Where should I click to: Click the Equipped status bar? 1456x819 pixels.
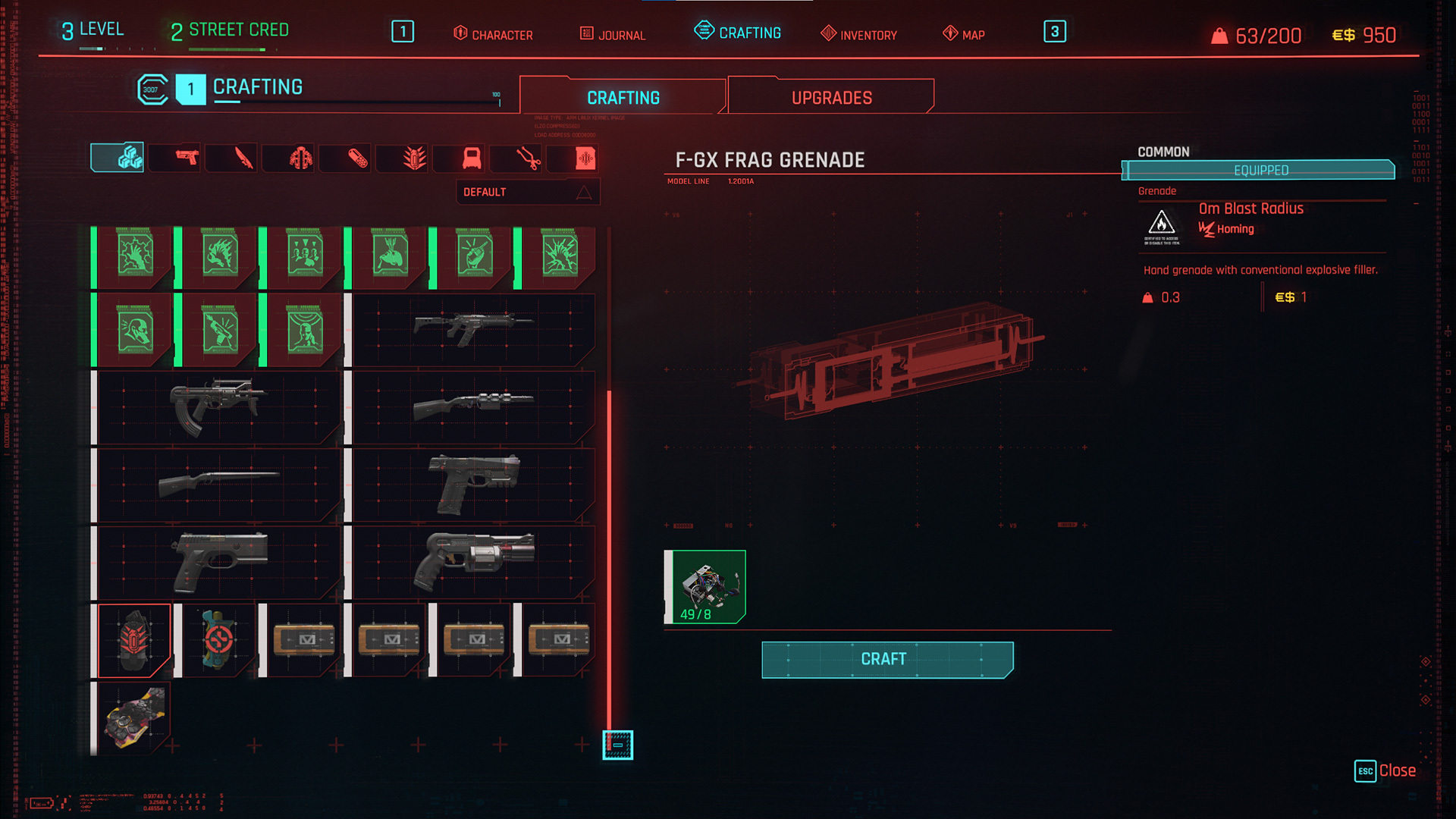tap(1259, 170)
